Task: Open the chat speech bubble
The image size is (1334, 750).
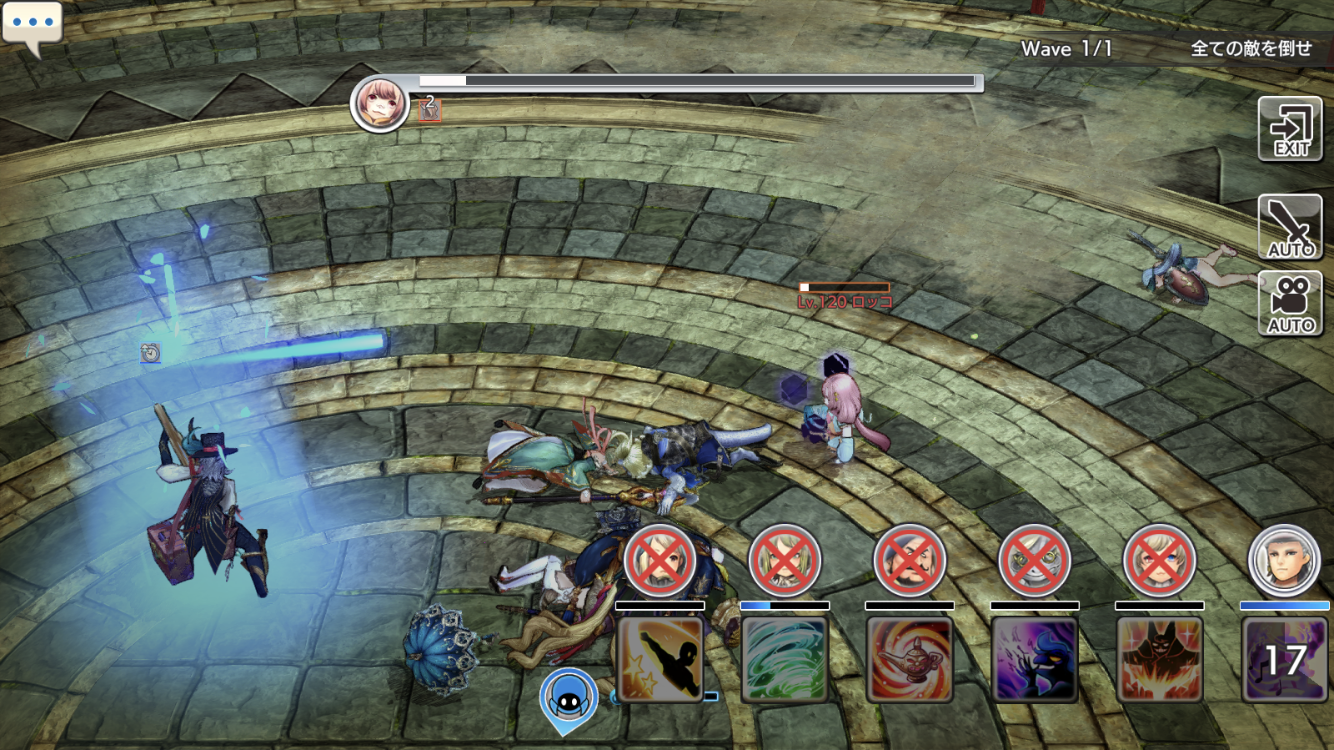Action: click(x=32, y=26)
